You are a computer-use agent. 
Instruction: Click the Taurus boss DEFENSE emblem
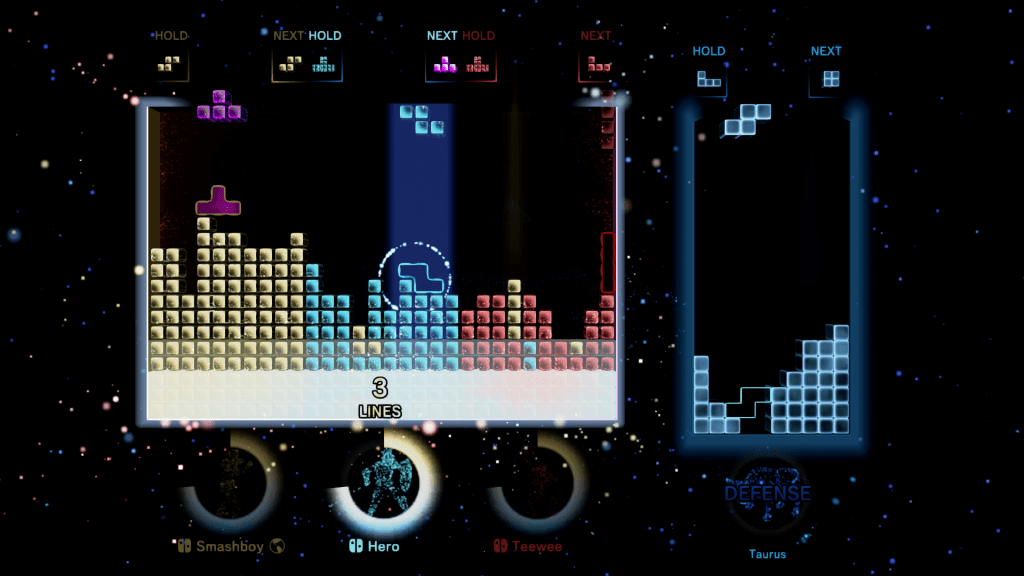tap(767, 494)
